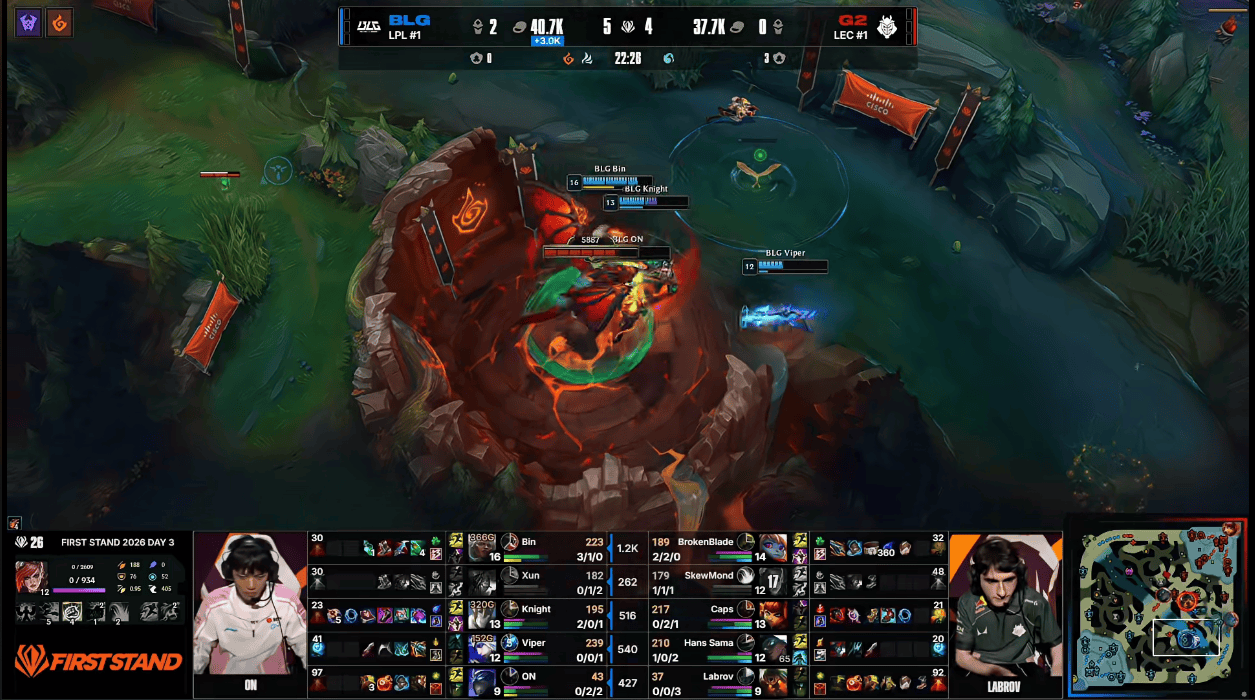Image resolution: width=1255 pixels, height=700 pixels.
Task: Pick ON's champion portrait on the scoreboard
Action: [482, 682]
